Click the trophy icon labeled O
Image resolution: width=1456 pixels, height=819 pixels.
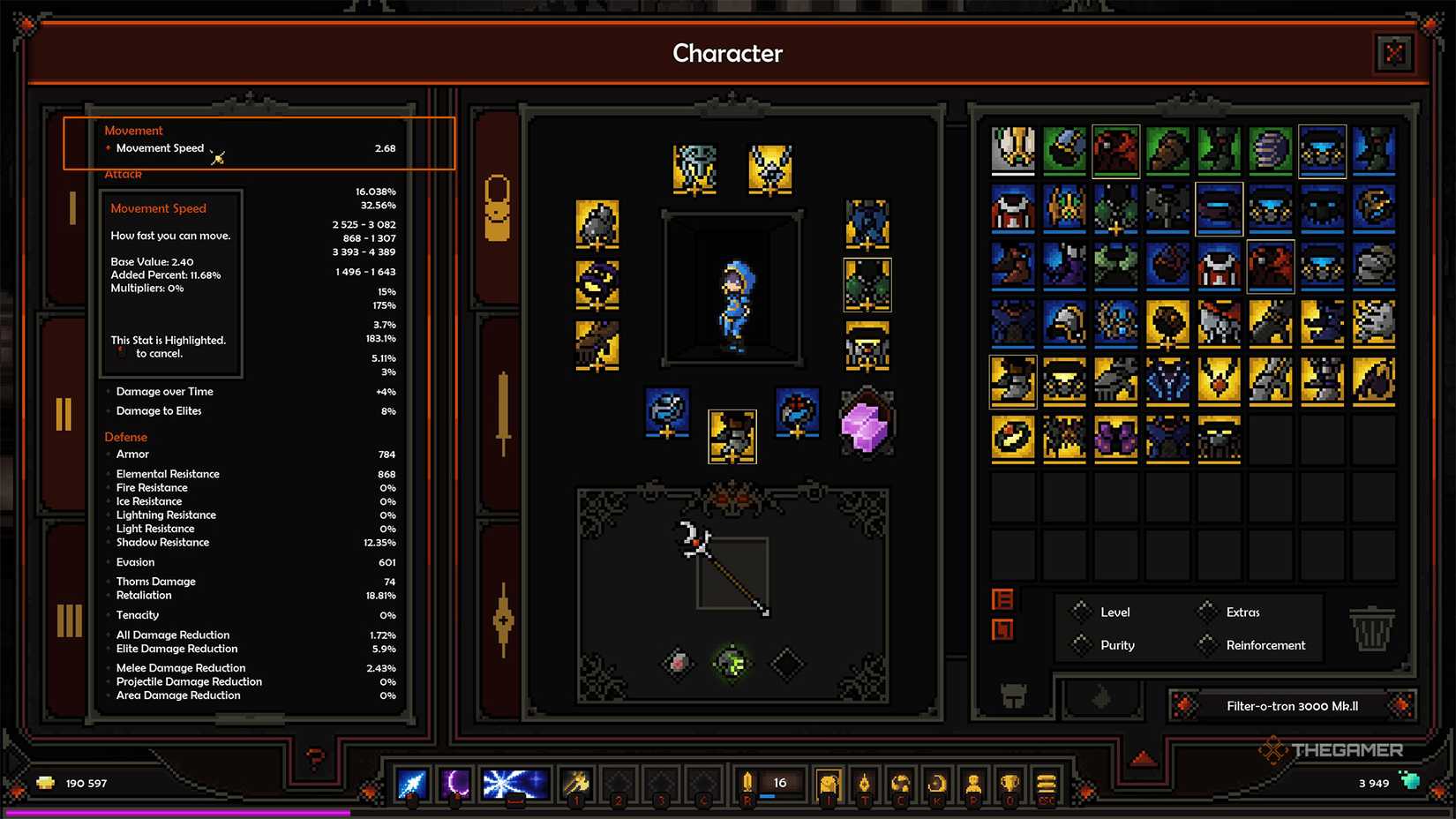point(1009,782)
